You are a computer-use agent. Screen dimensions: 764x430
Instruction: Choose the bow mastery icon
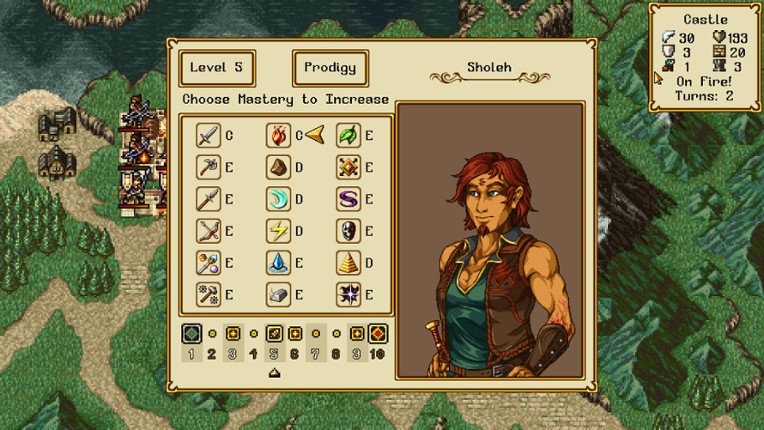pyautogui.click(x=208, y=231)
